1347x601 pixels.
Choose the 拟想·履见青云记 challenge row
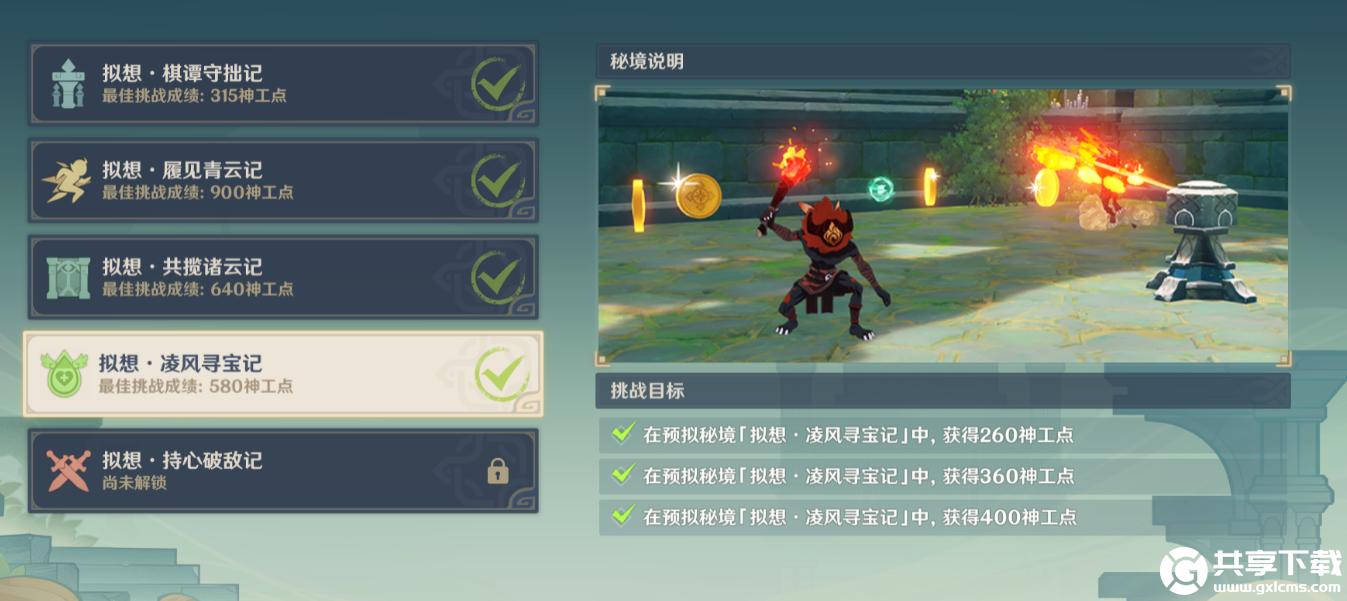click(282, 180)
